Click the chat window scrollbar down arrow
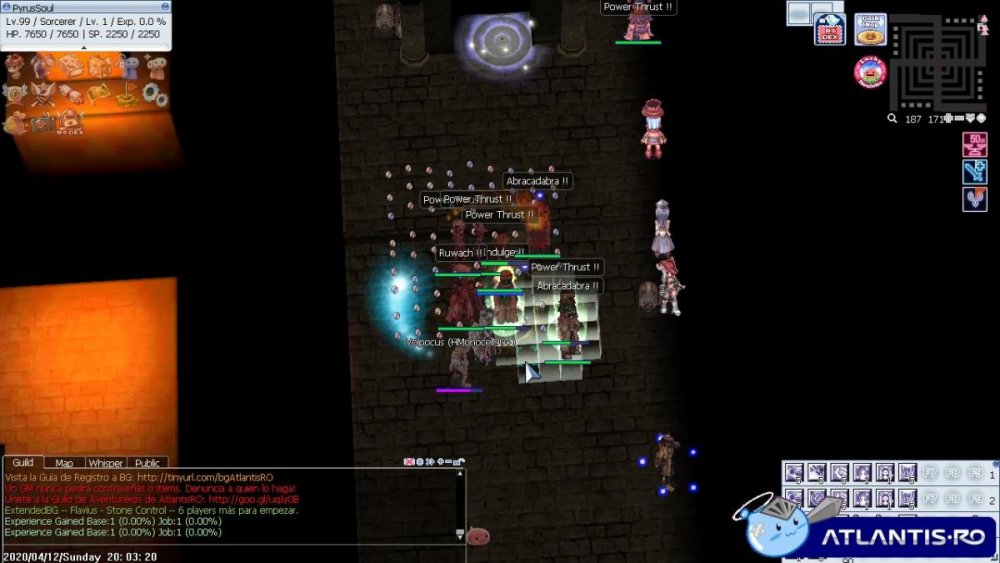1000x563 pixels. tap(459, 534)
